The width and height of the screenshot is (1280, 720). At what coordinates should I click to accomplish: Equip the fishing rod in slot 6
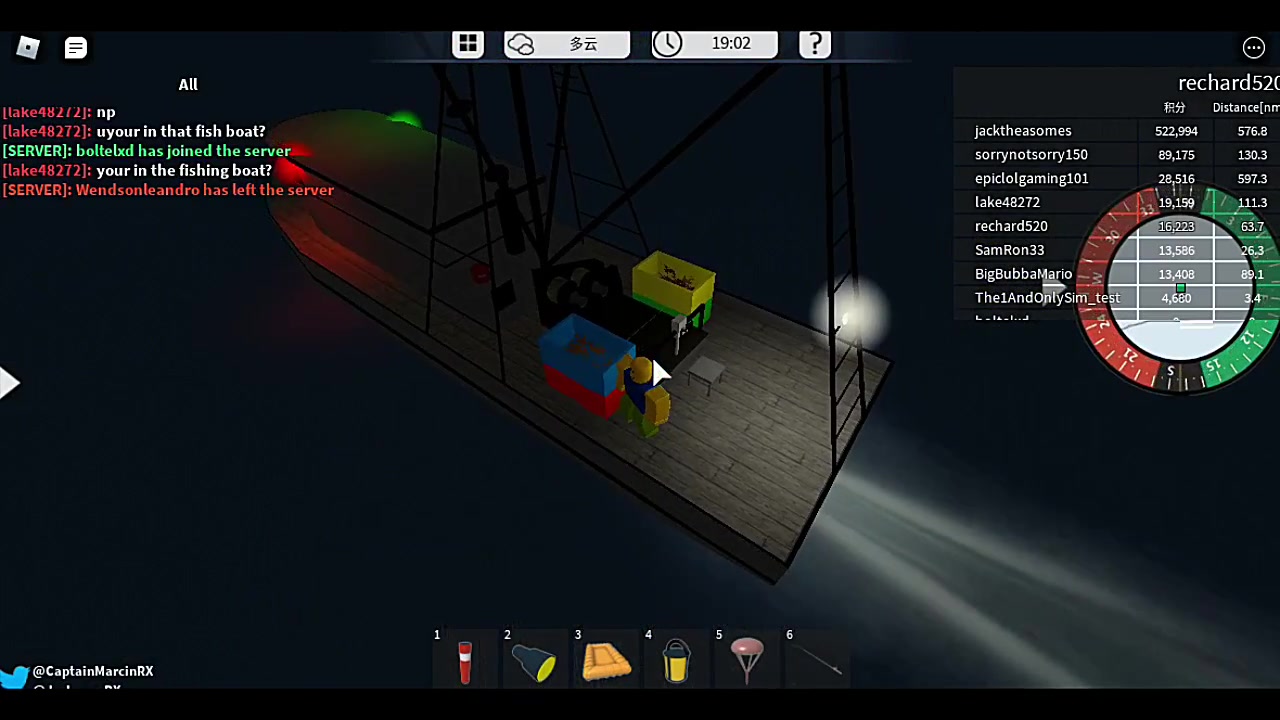point(818,660)
